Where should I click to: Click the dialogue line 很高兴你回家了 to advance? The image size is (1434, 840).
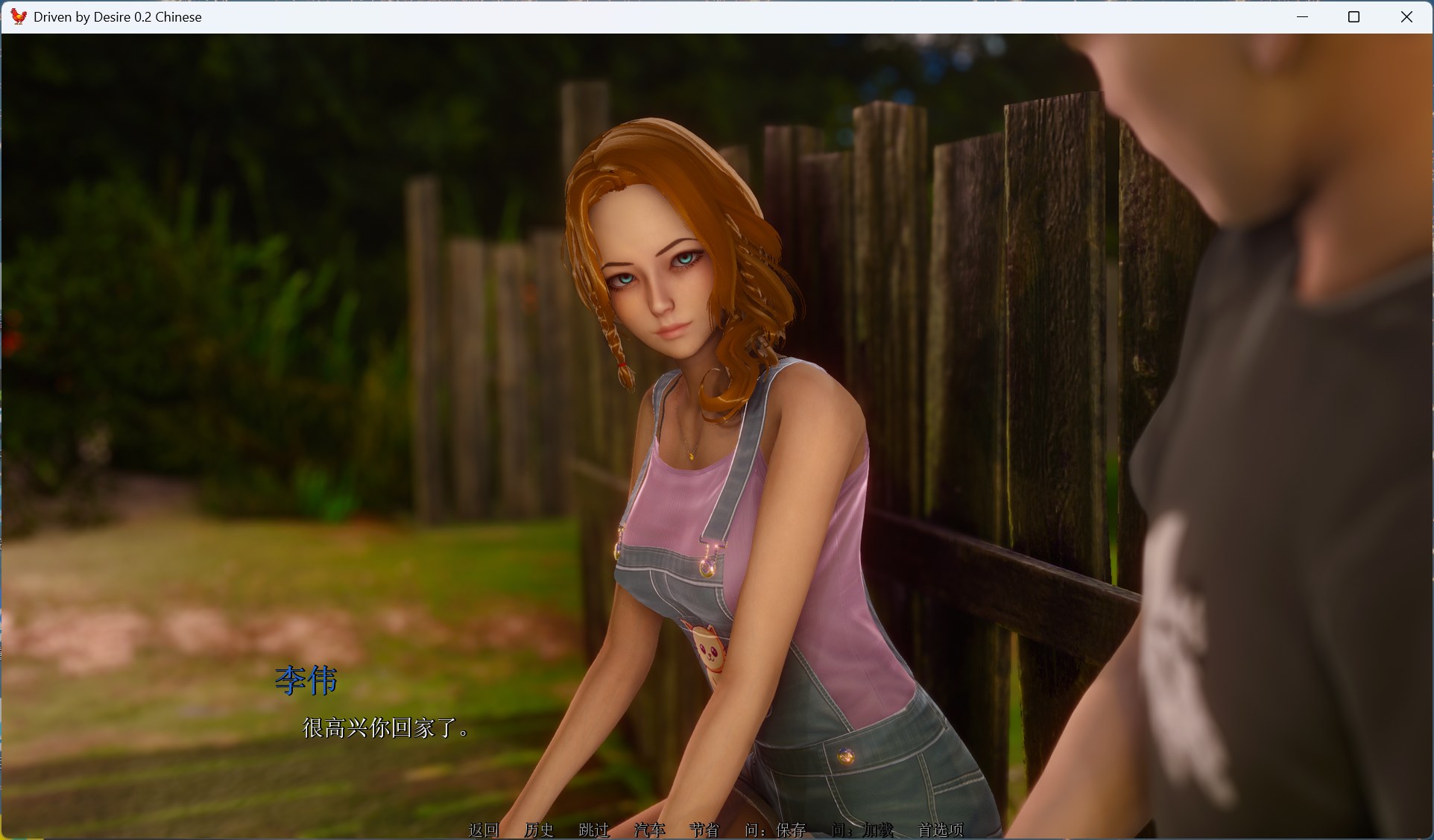click(385, 730)
